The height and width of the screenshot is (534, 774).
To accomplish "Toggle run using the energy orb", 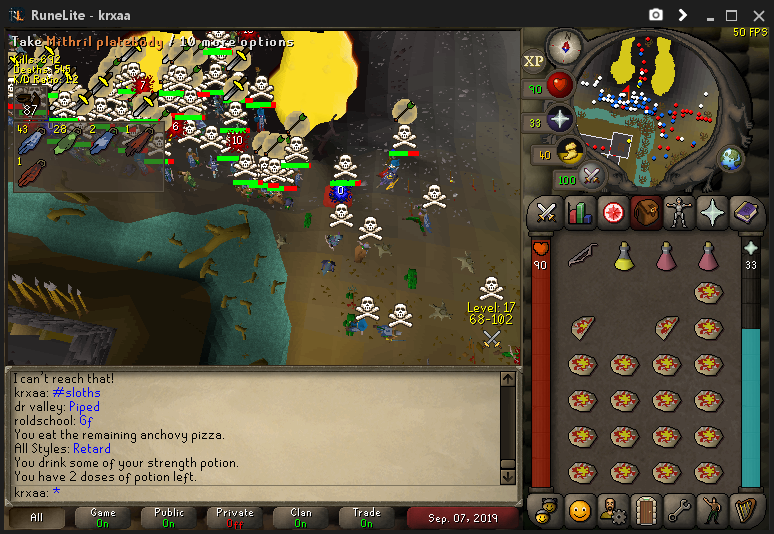I will (x=570, y=153).
